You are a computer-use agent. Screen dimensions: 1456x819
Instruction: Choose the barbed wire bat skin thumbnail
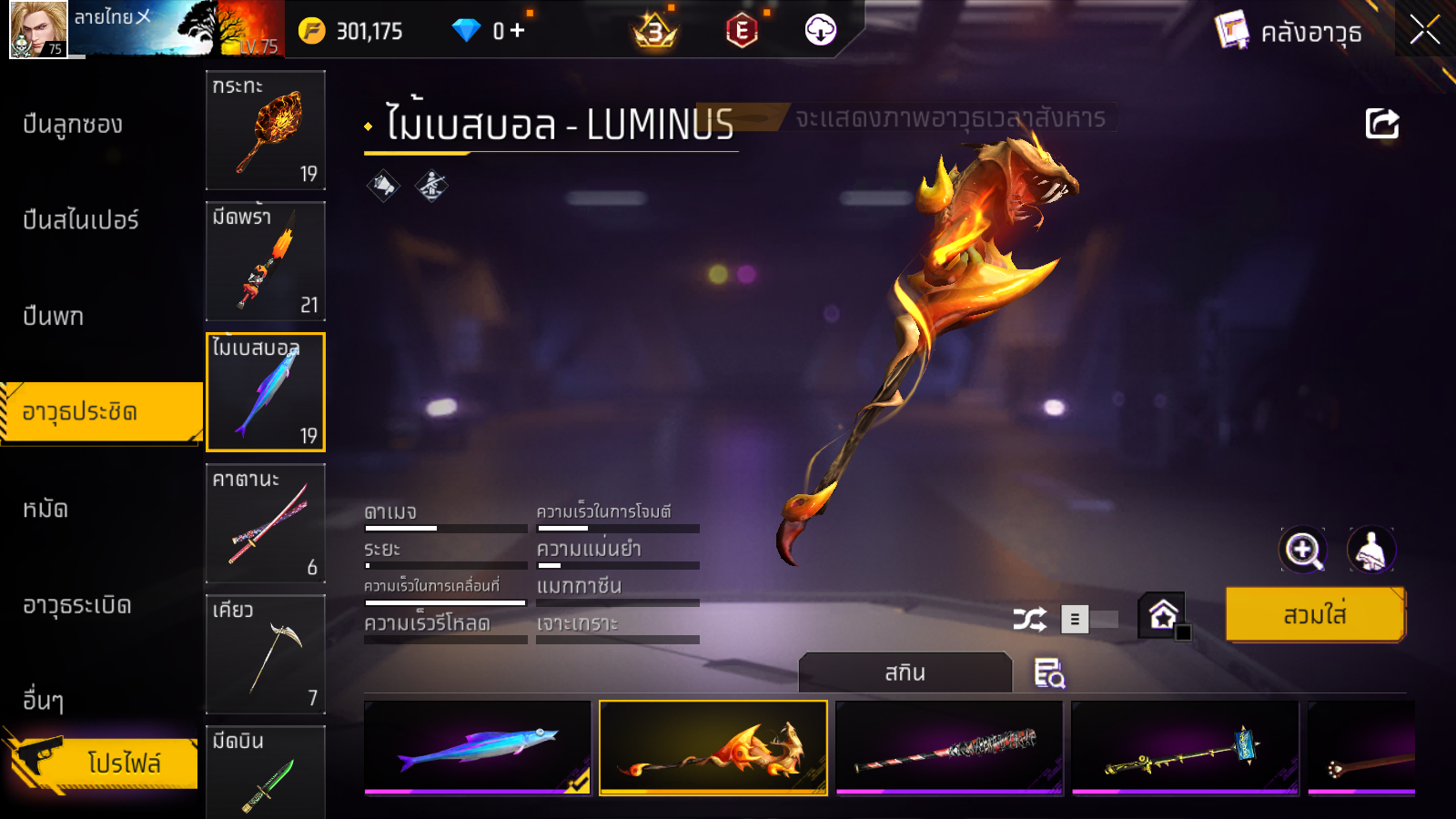(949, 747)
